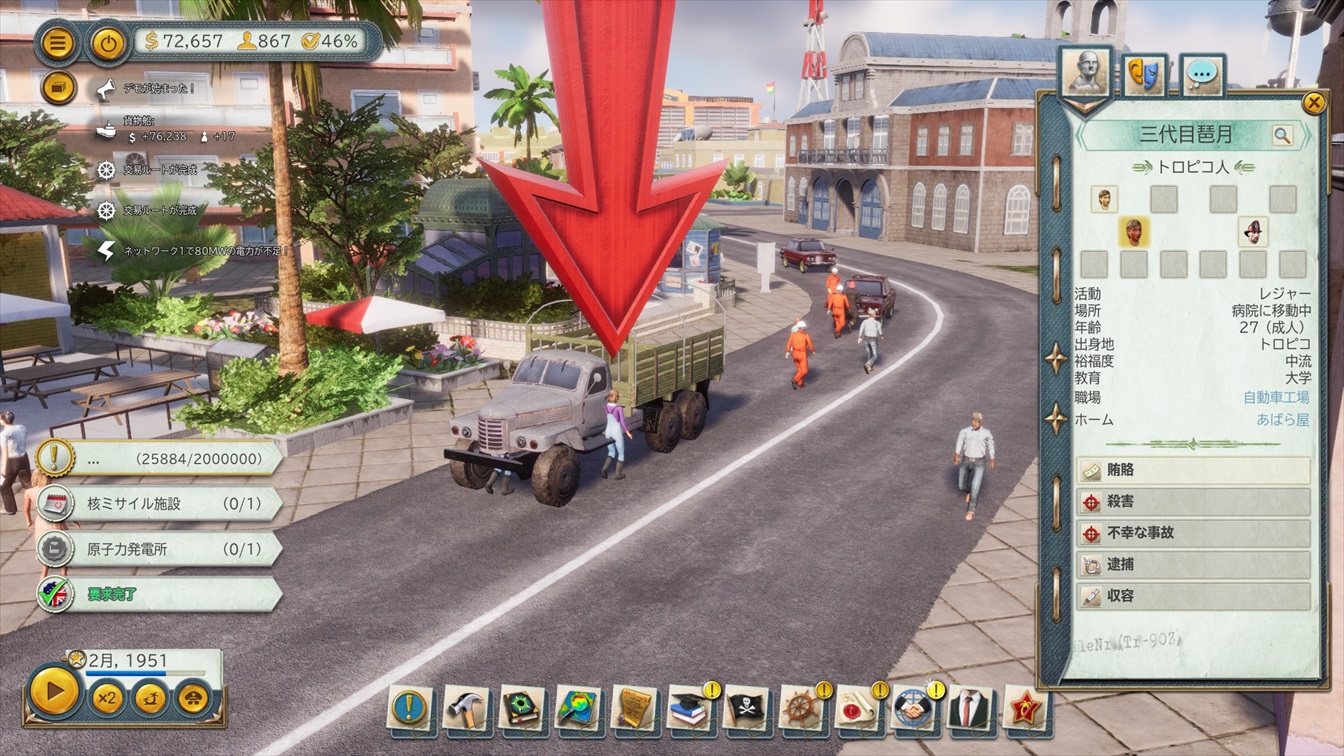
Task: Switch to the theater masks tab
Action: [1145, 74]
